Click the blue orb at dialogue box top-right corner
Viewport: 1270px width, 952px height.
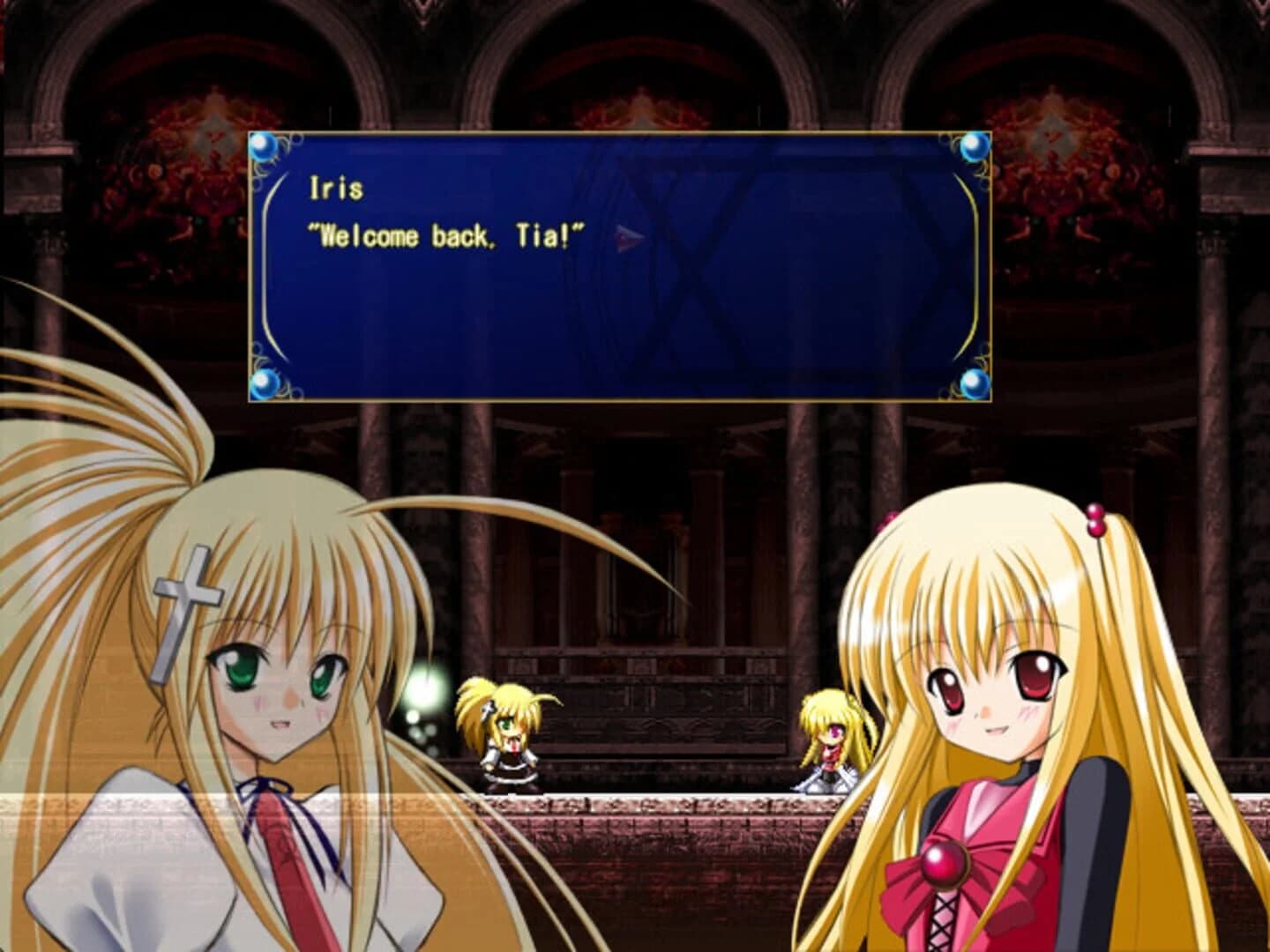coord(974,147)
